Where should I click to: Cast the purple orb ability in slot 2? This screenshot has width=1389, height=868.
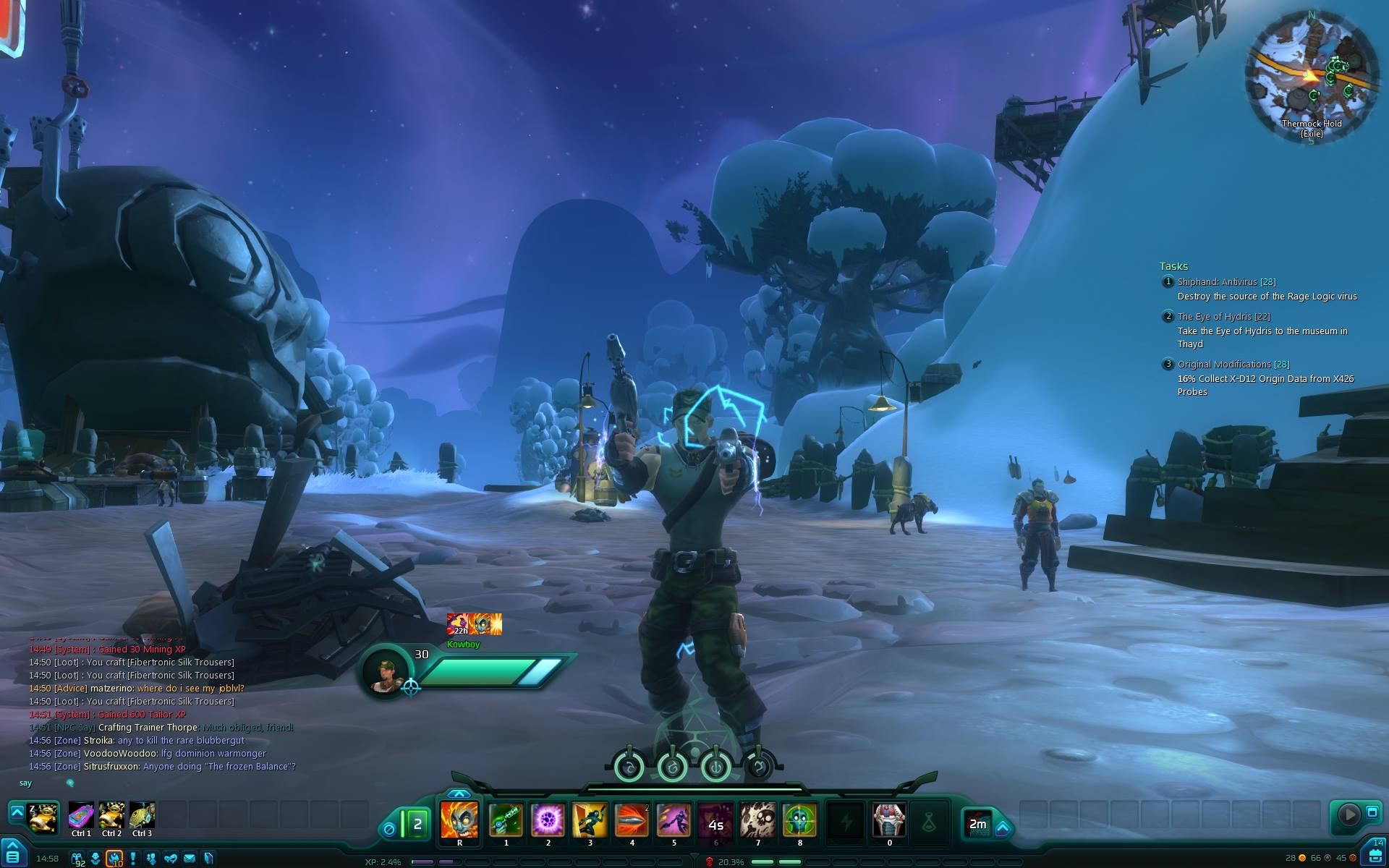pos(548,820)
